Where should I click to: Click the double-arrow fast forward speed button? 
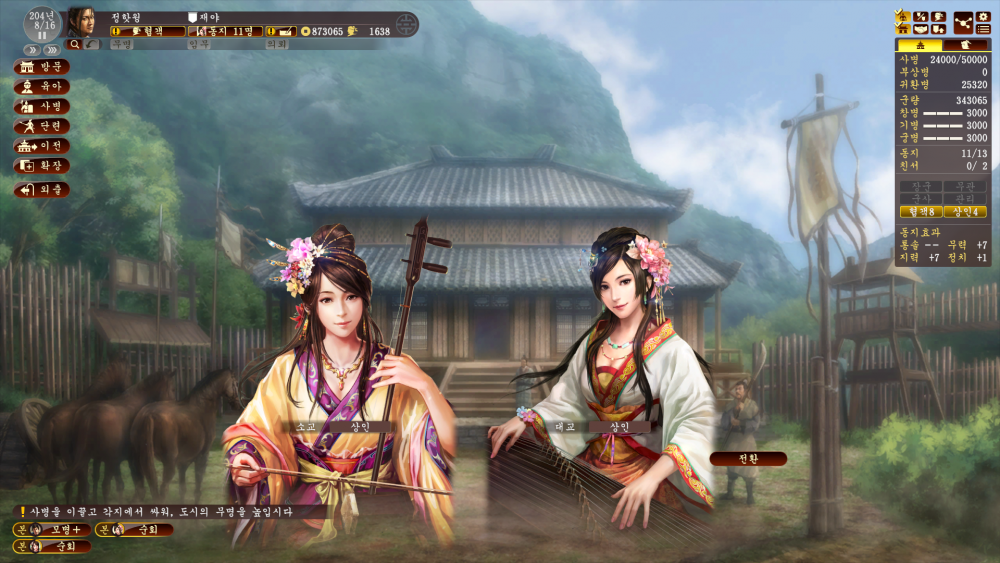(29, 49)
